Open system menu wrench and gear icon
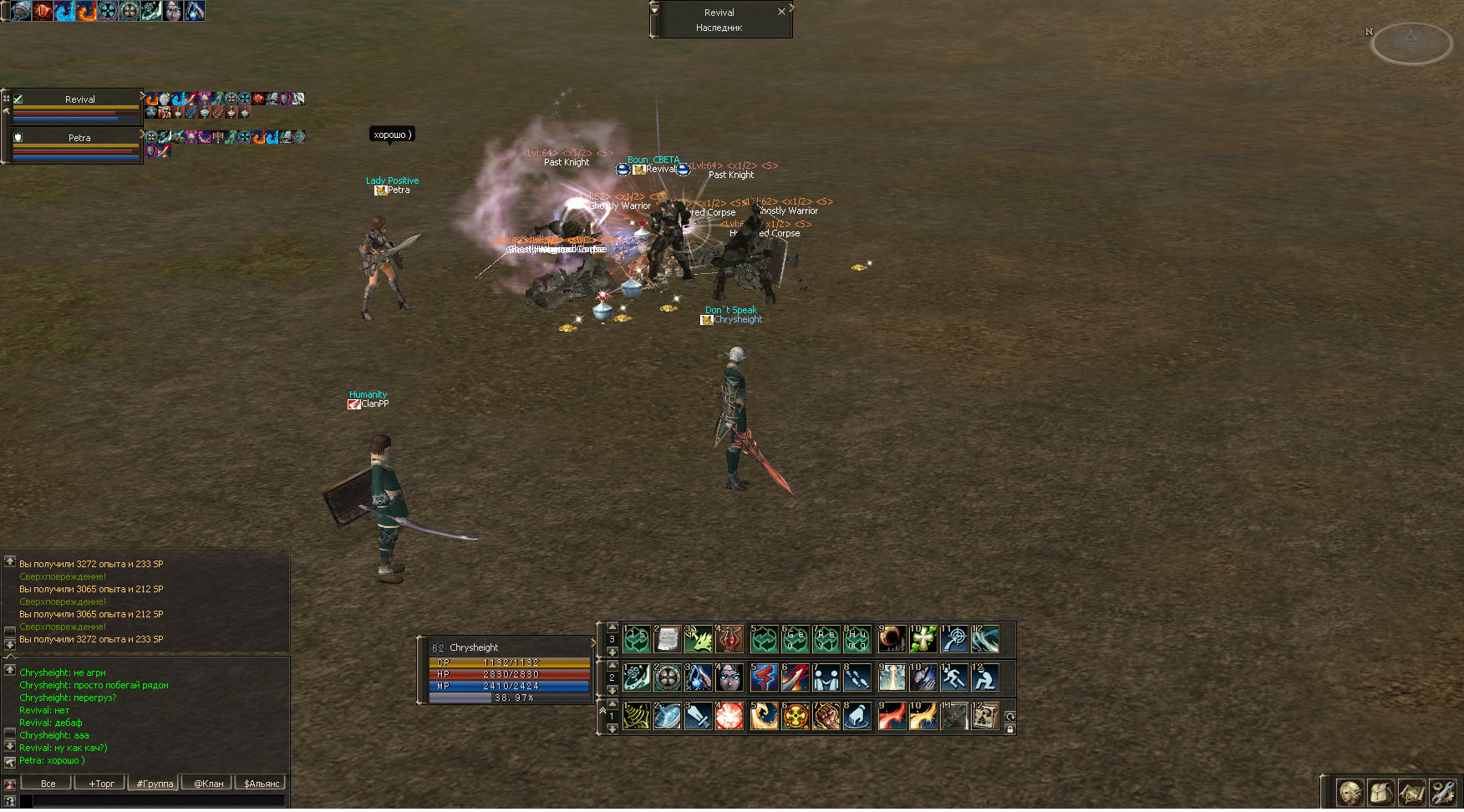Screen dimensions: 1464x812 coord(1442,792)
